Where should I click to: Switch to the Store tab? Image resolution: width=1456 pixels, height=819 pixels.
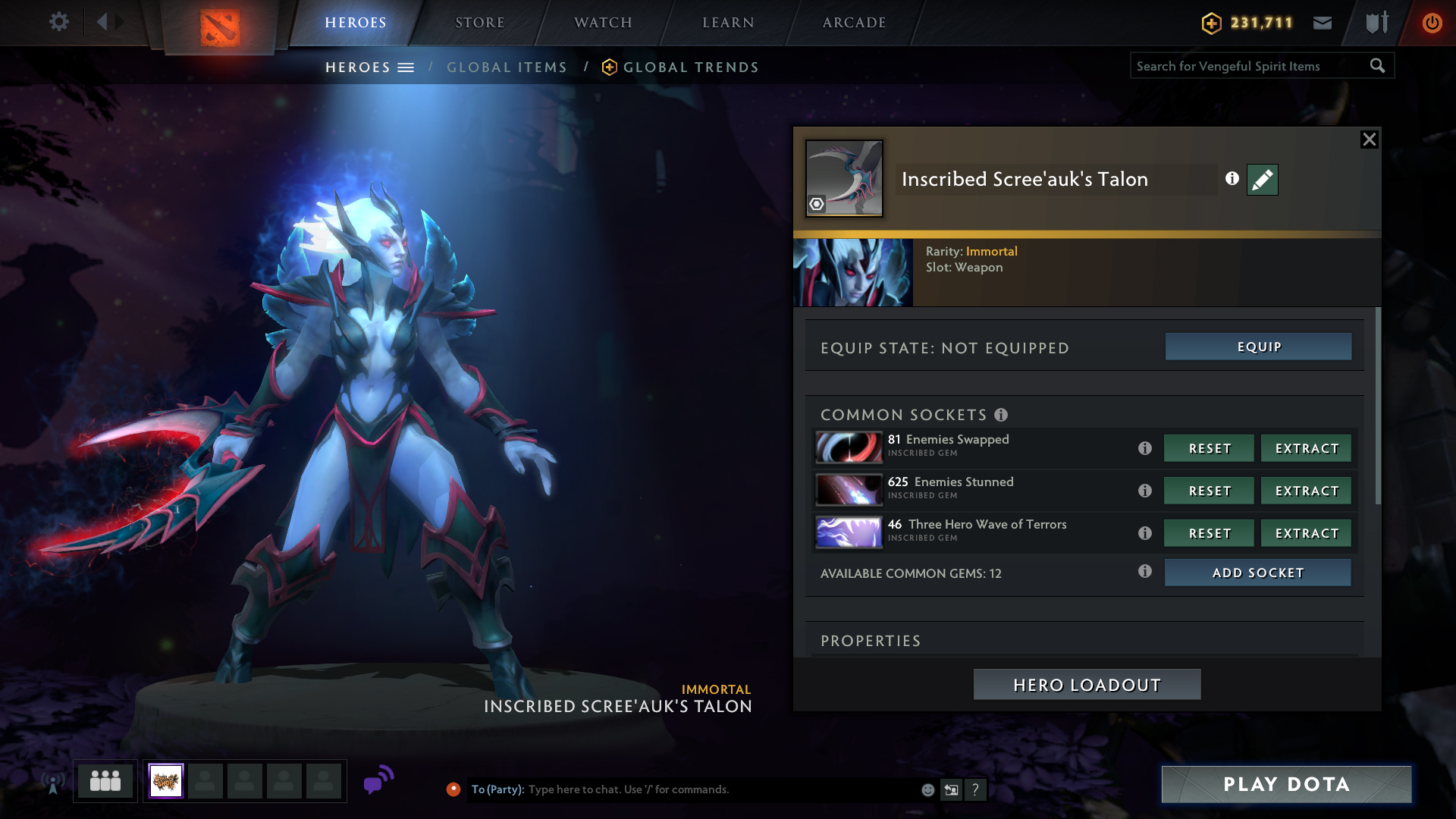click(x=479, y=23)
